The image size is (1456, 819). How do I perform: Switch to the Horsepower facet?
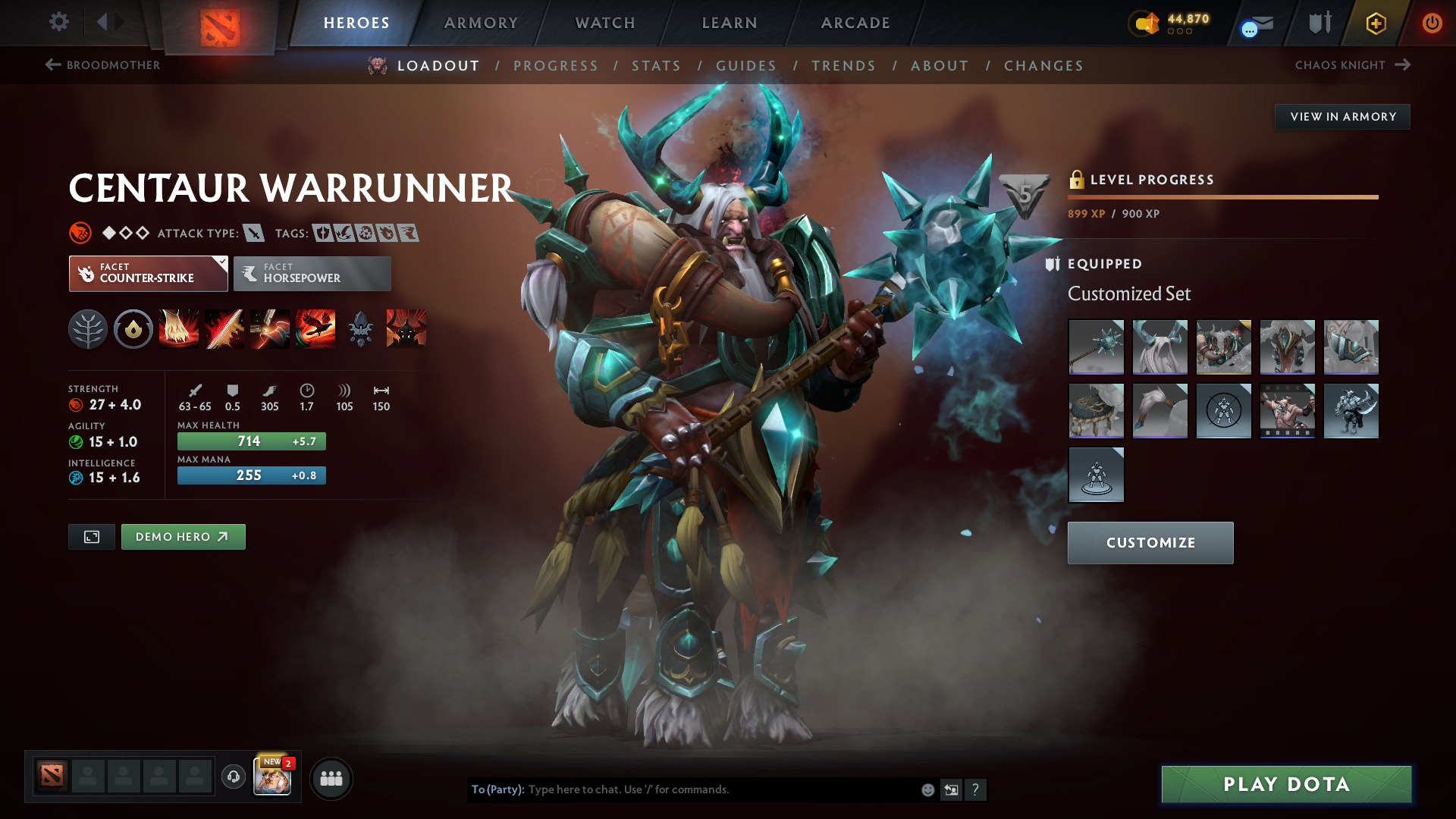(312, 273)
